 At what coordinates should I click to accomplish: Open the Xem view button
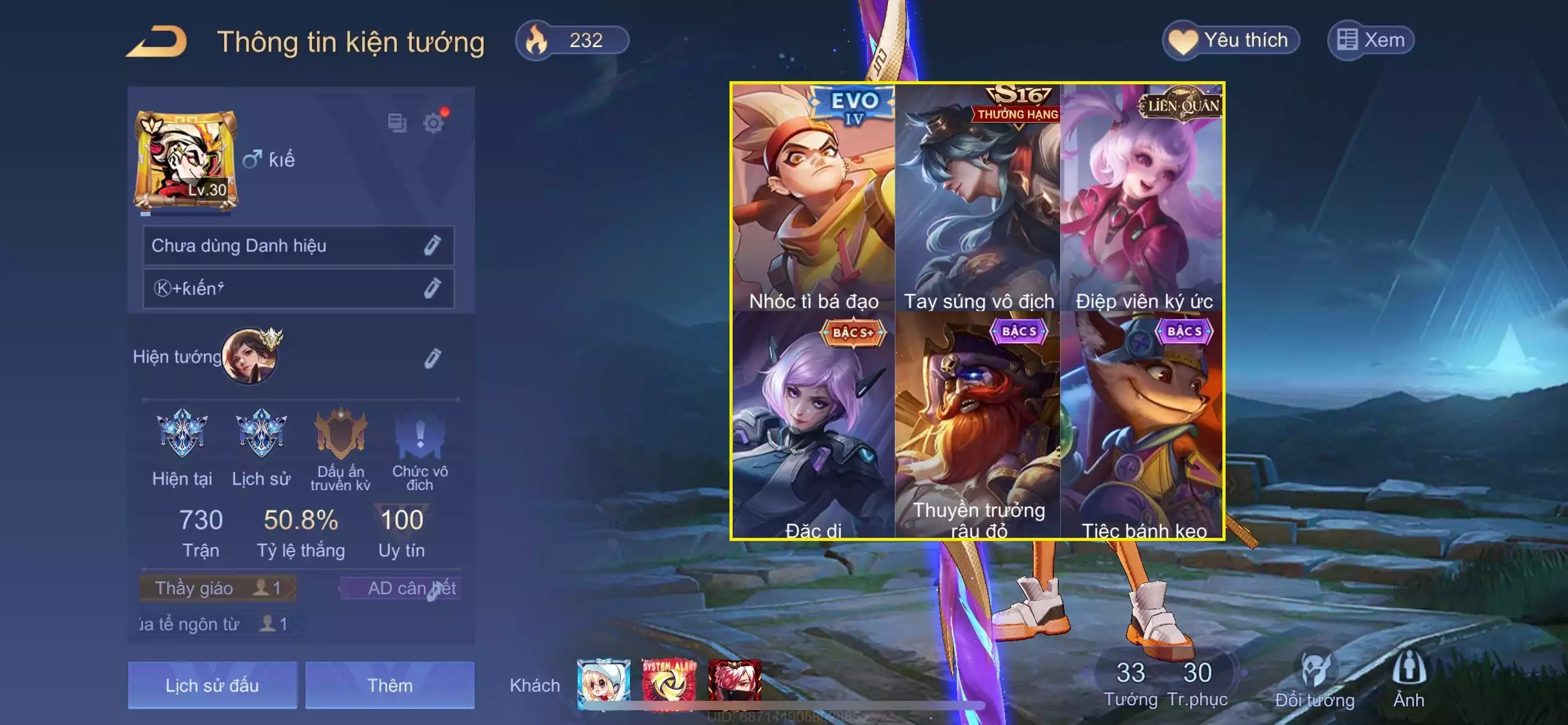[x=1370, y=41]
